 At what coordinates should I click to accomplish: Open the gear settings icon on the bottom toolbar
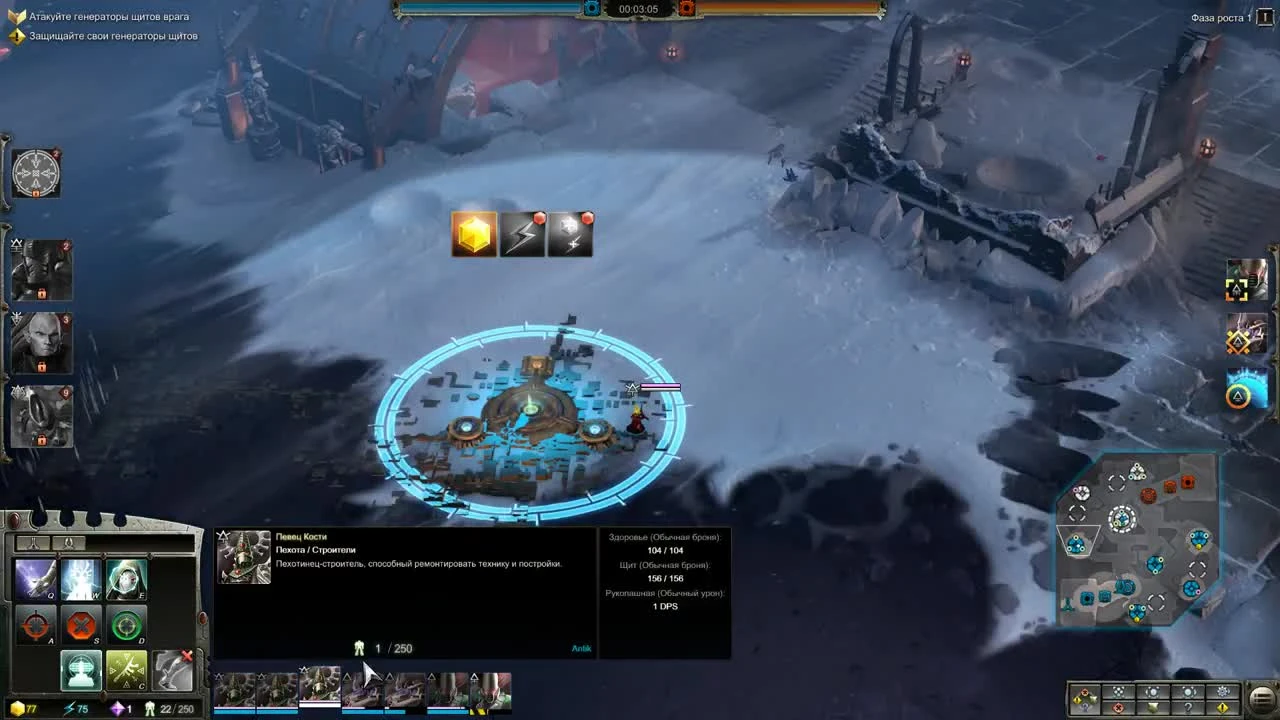tap(1223, 692)
